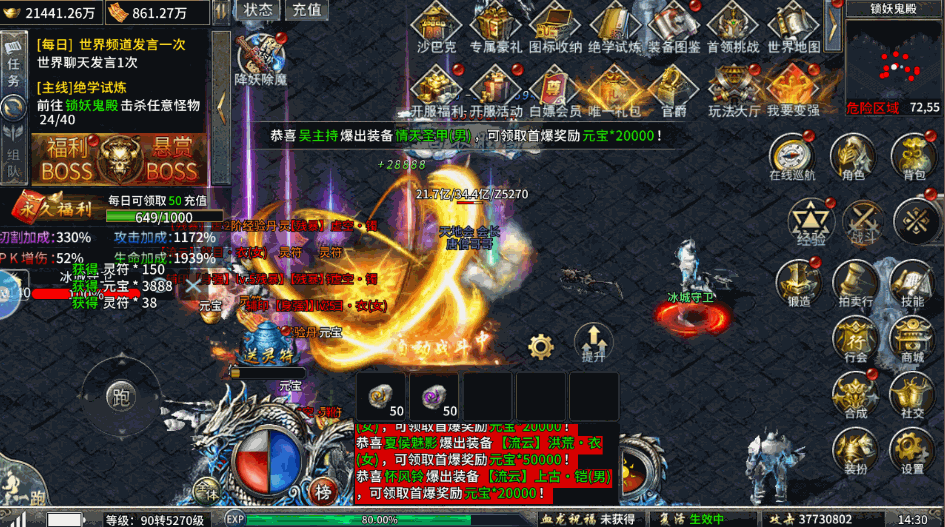Toggle the 跑 run button
This screenshot has height=527, width=945.
(121, 395)
